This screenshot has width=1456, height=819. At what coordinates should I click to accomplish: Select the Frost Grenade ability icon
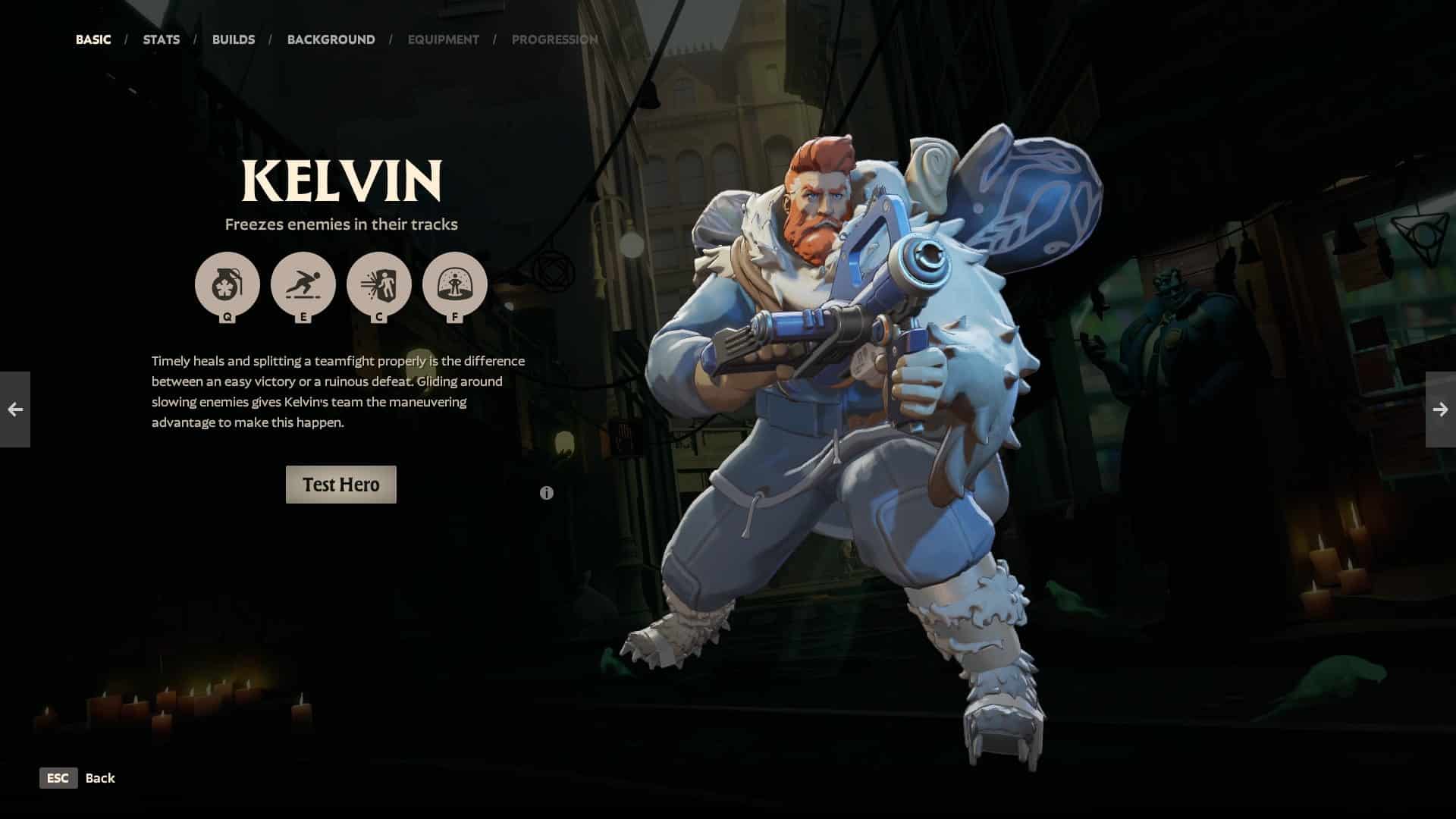(x=227, y=284)
